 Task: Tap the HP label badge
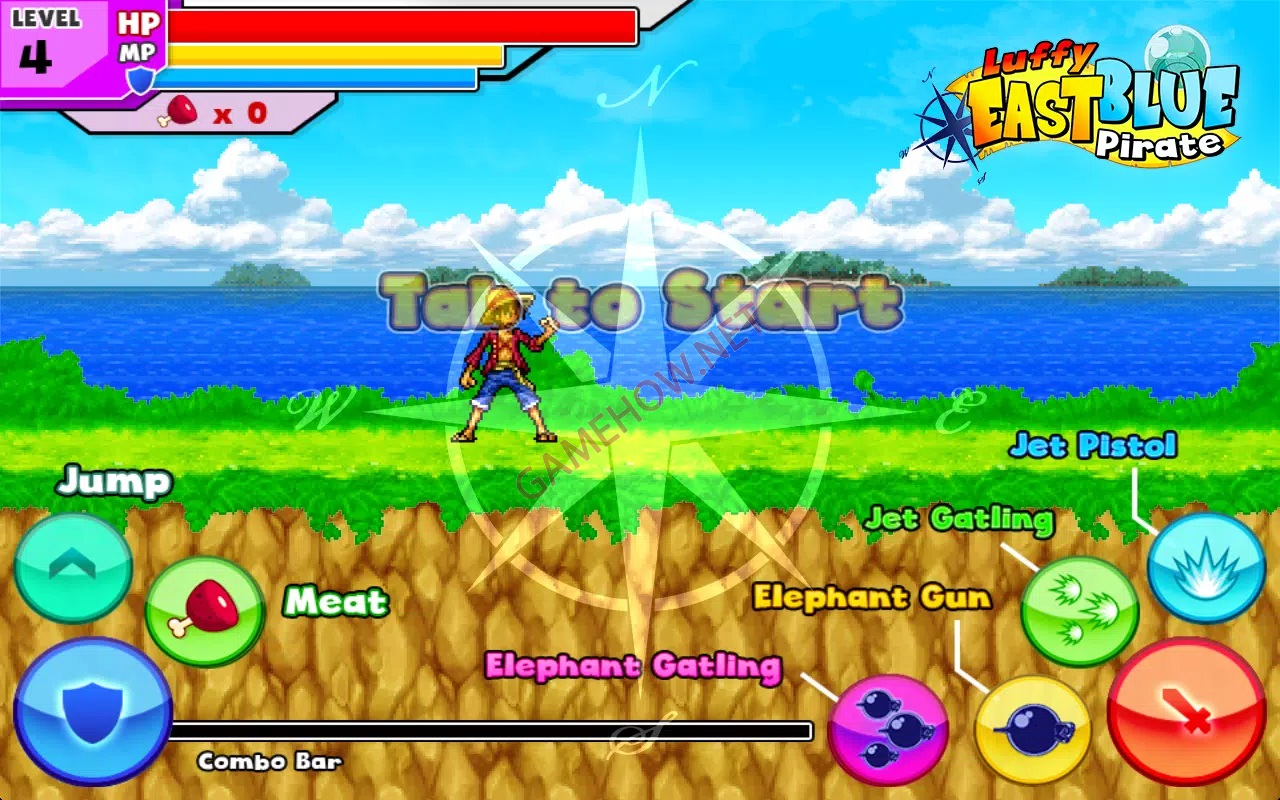(x=140, y=22)
